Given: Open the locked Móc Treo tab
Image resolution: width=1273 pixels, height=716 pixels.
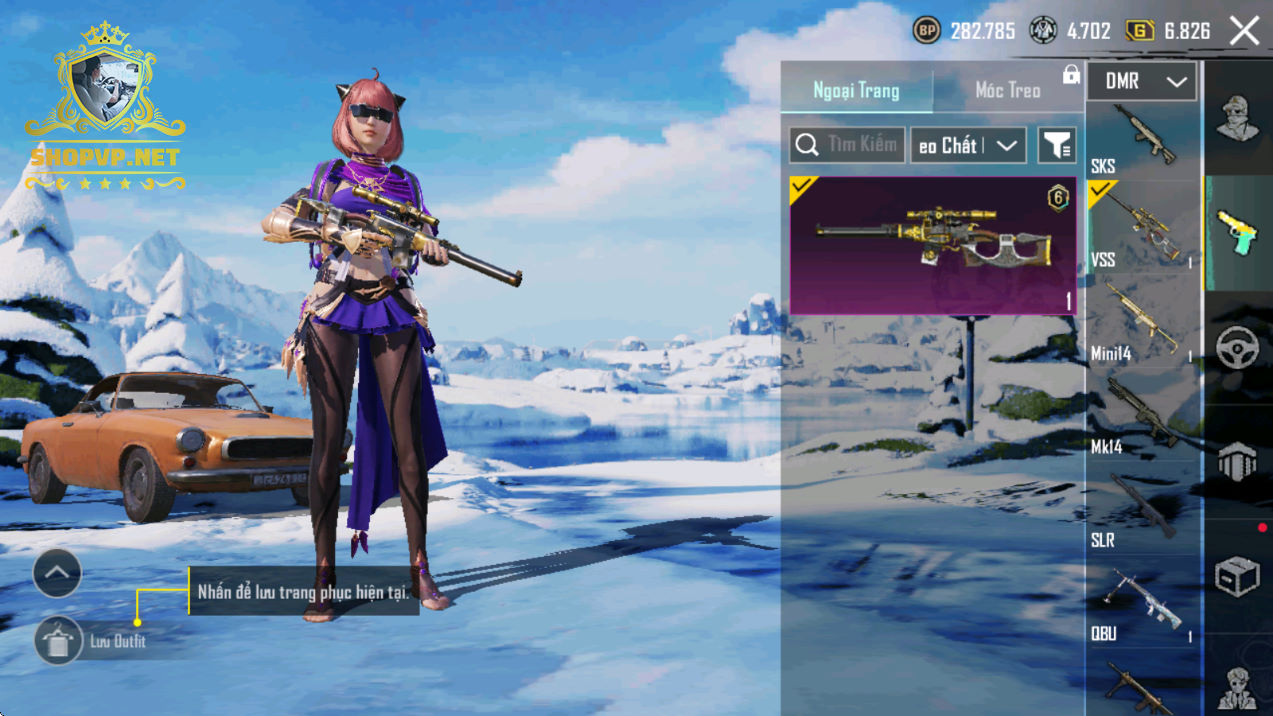Looking at the screenshot, I should (1008, 91).
